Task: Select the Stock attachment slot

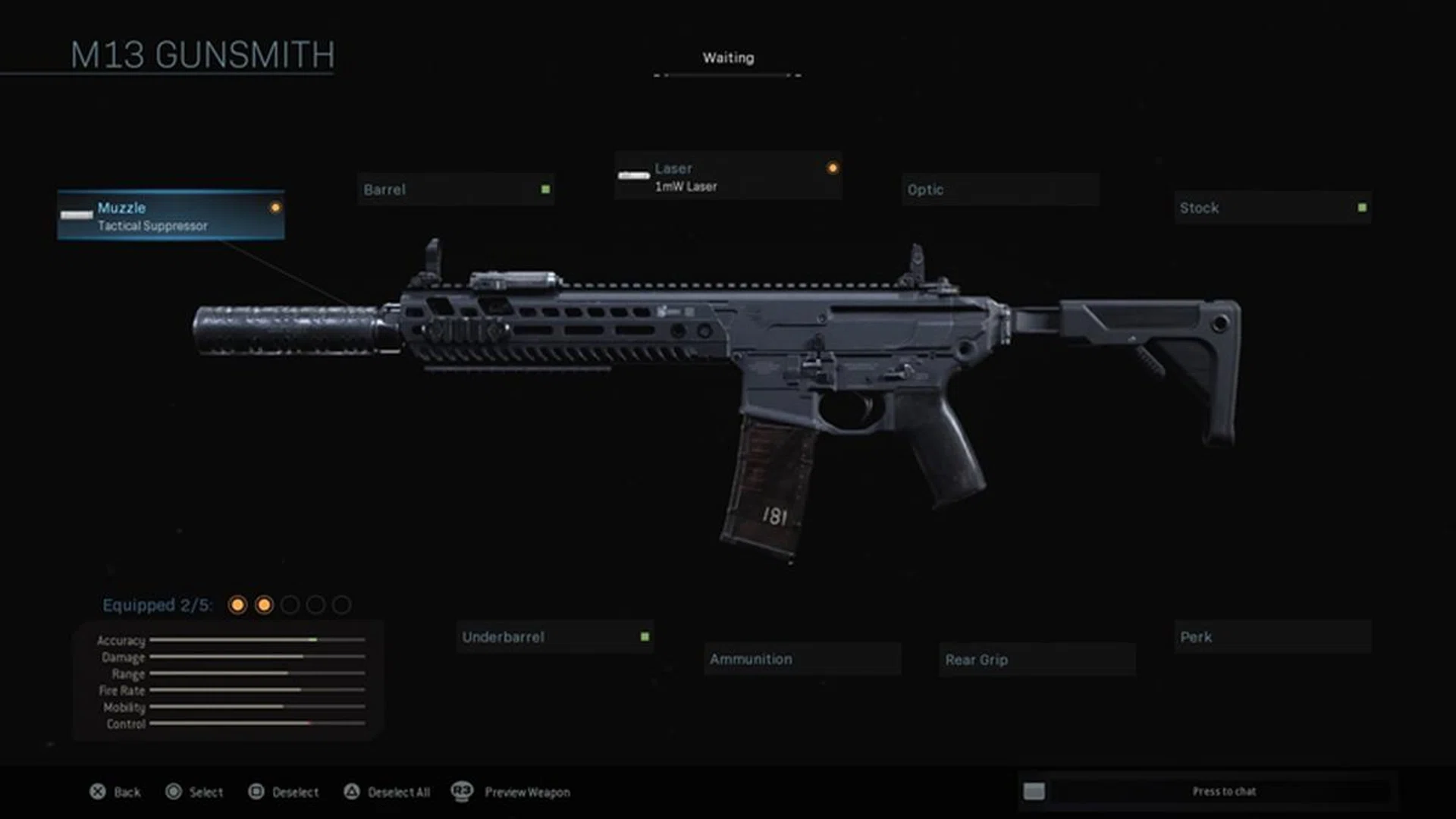Action: click(x=1272, y=208)
